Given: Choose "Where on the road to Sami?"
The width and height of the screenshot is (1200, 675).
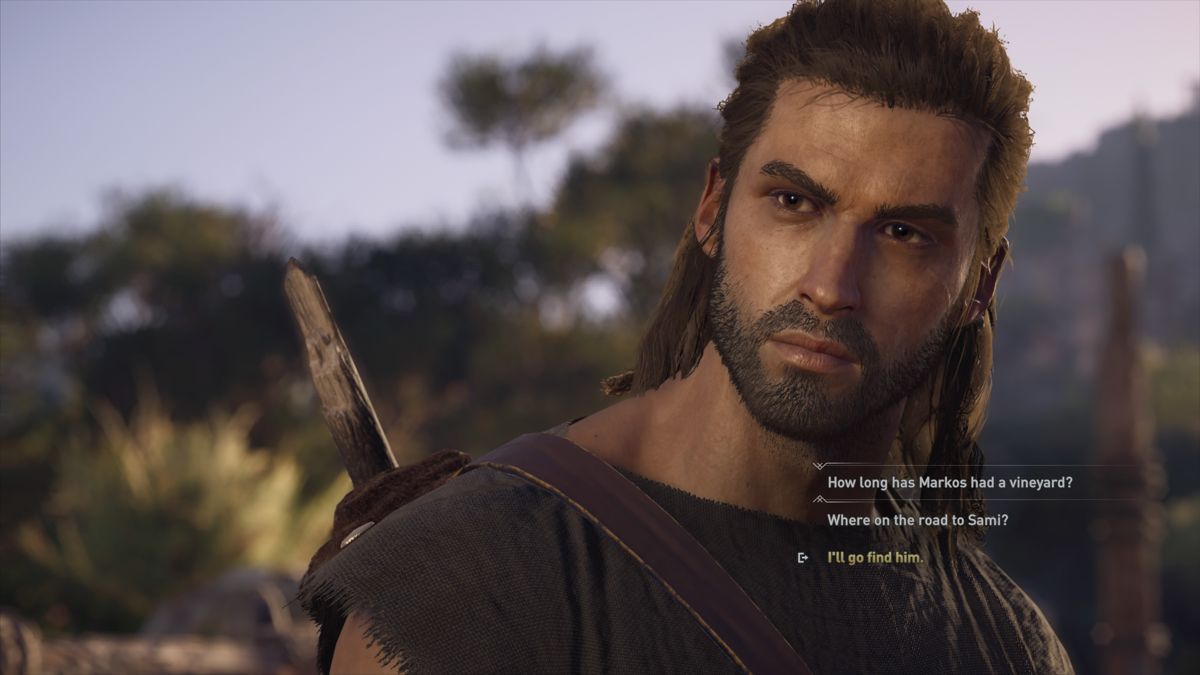Looking at the screenshot, I should [917, 520].
